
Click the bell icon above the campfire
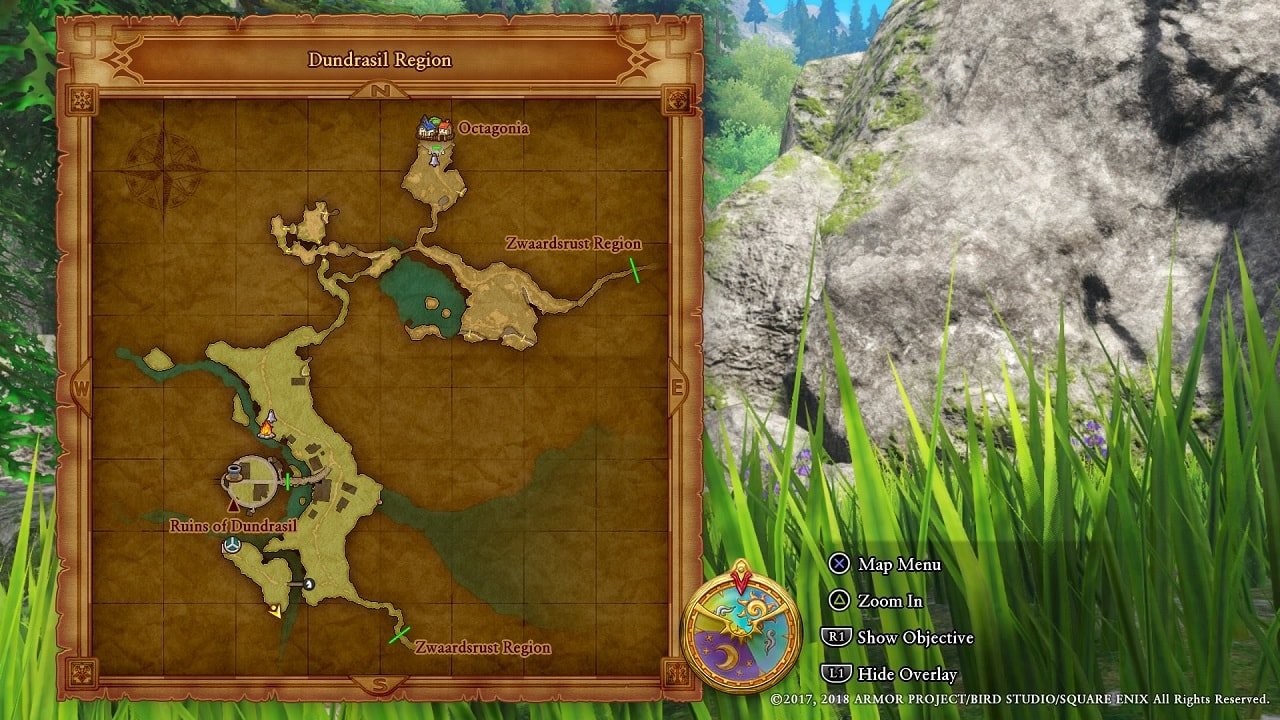[x=270, y=417]
